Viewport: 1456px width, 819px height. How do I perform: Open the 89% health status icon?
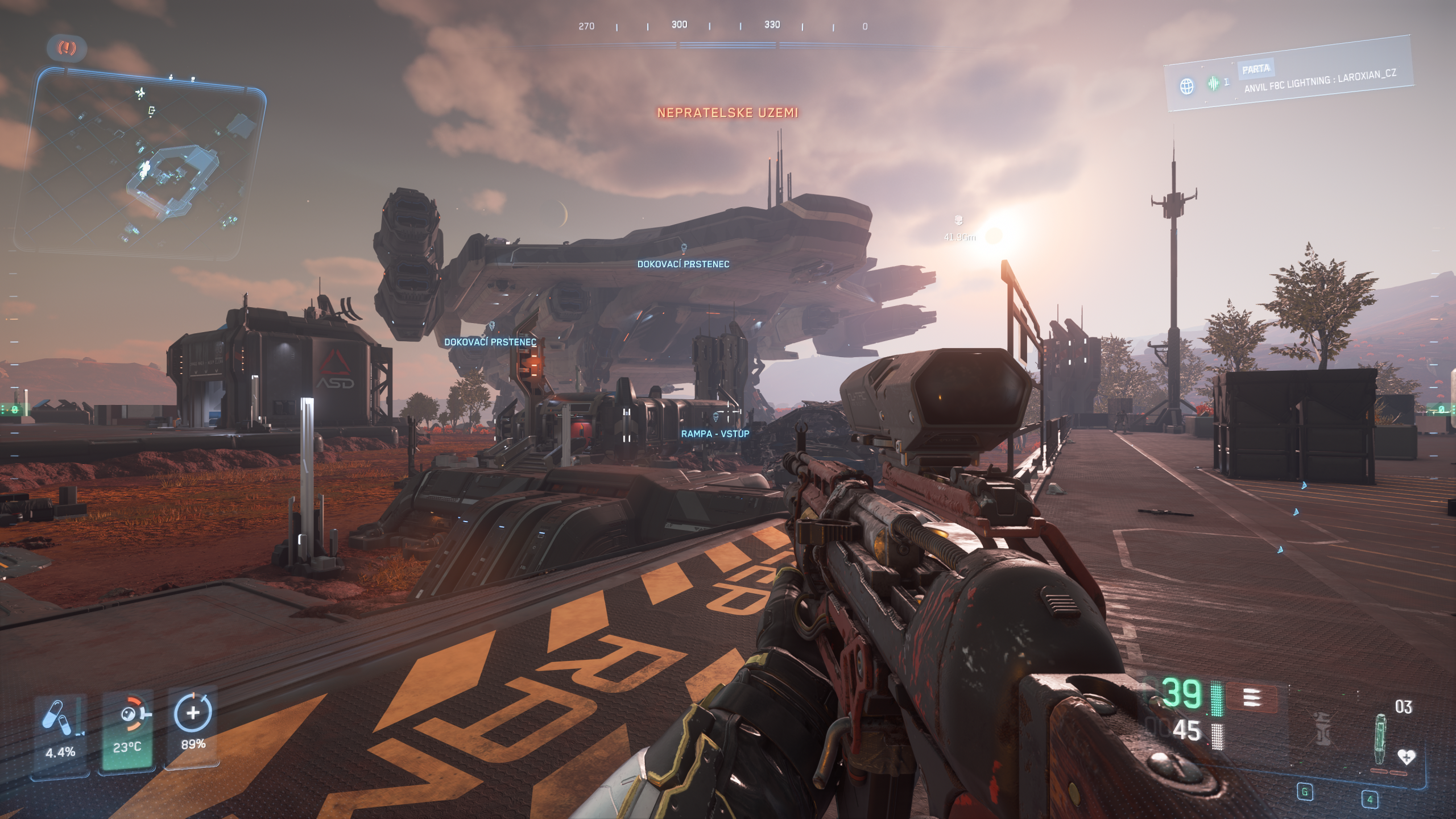[x=193, y=713]
